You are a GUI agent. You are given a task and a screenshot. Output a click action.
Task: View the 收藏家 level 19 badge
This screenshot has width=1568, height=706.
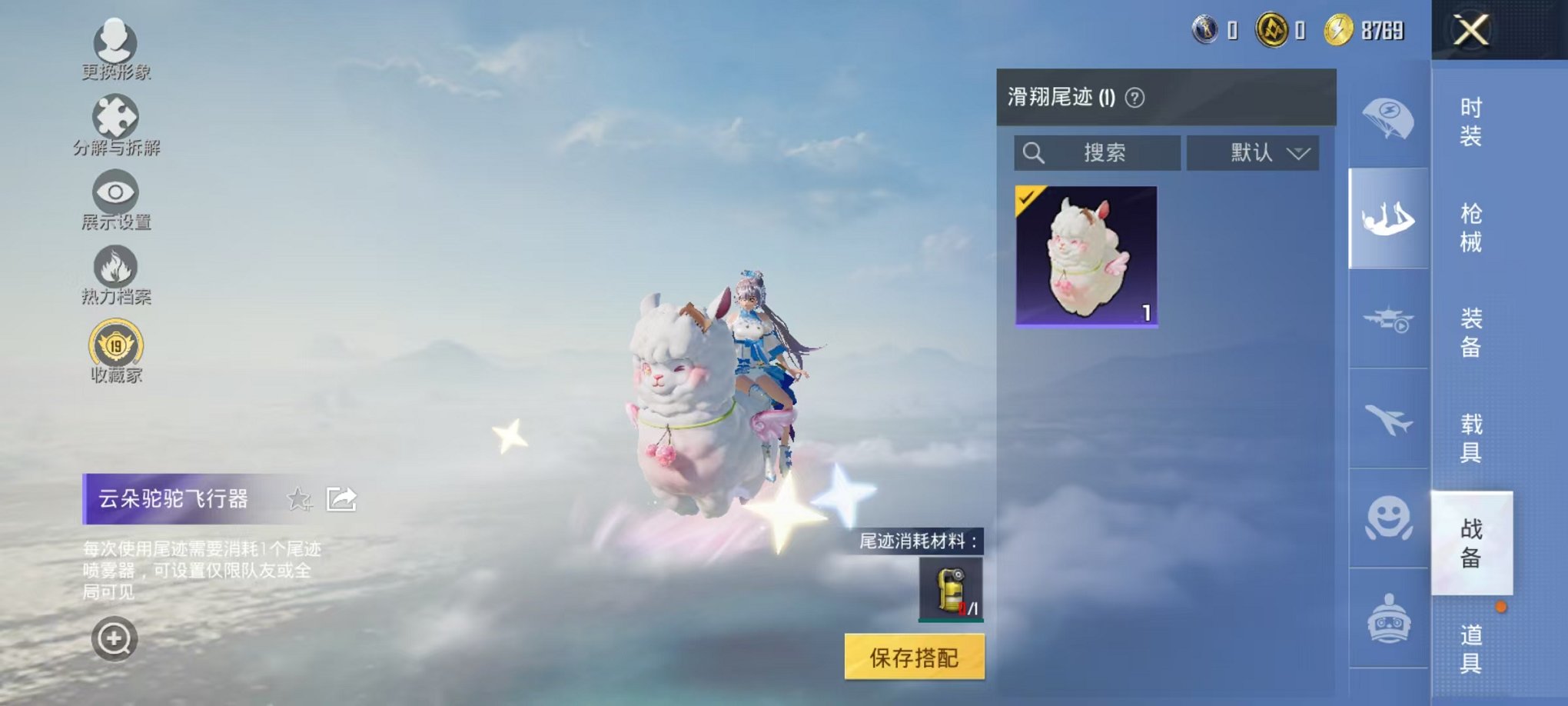[x=114, y=348]
